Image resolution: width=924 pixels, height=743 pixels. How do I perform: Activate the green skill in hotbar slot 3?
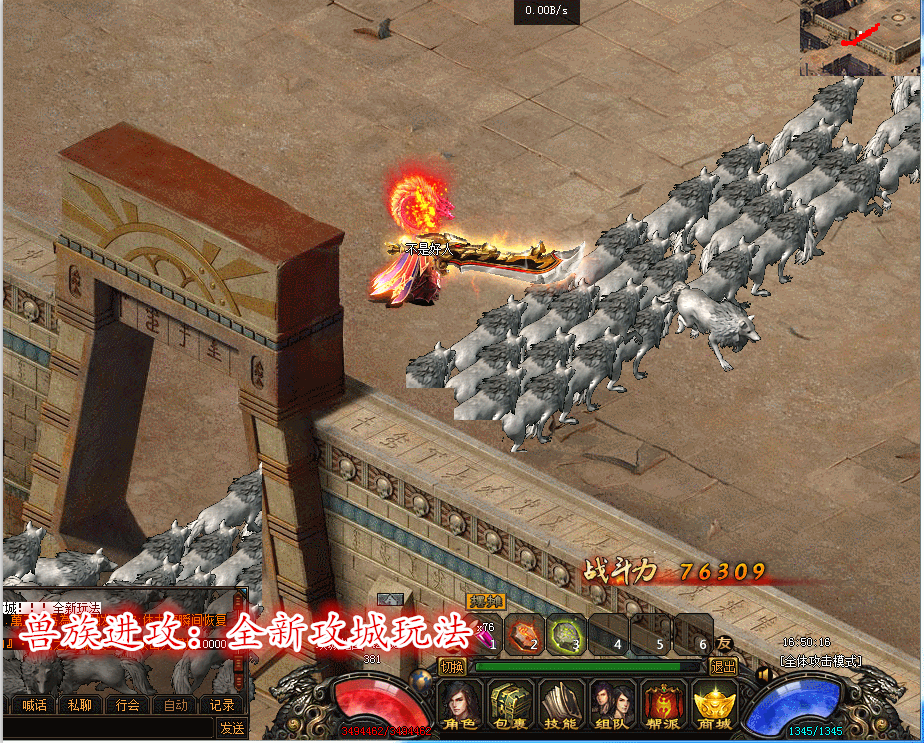click(566, 634)
